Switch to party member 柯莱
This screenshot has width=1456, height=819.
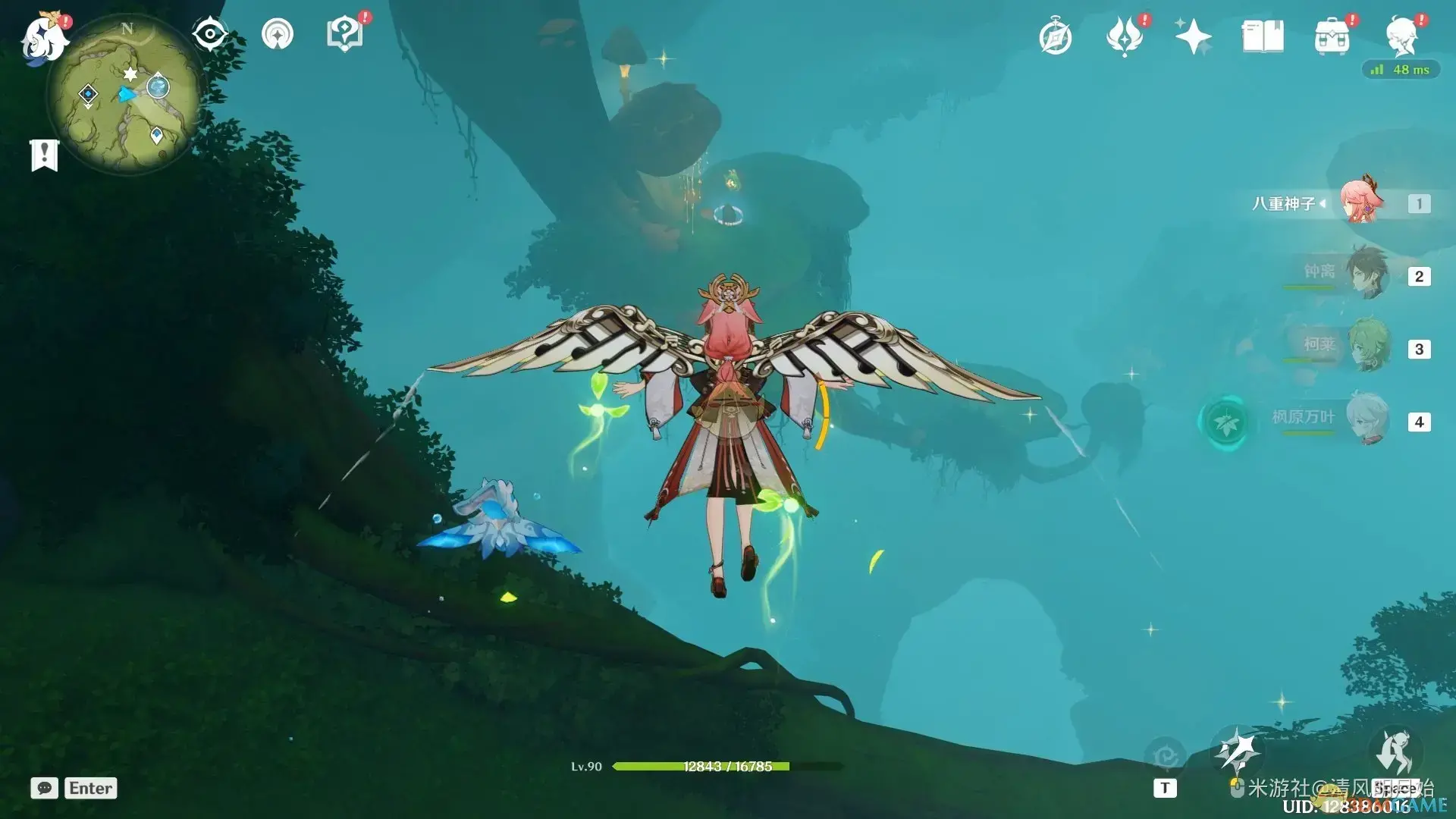[1367, 347]
